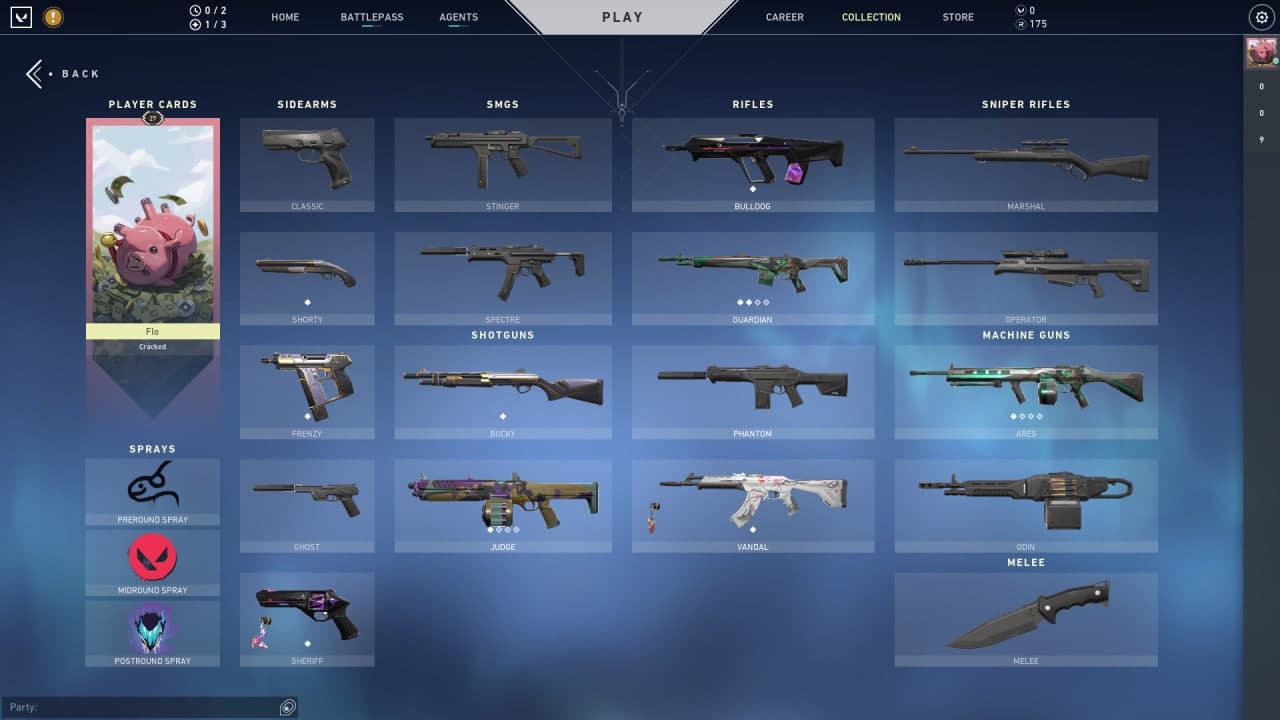Open the Vandal skin selection
The height and width of the screenshot is (720, 1280).
753,505
